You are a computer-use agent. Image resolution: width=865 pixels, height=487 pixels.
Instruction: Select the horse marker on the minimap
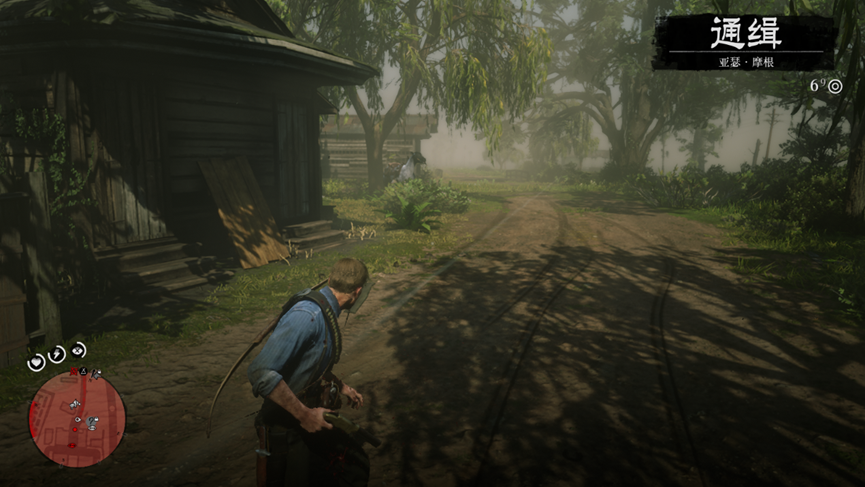(x=75, y=405)
